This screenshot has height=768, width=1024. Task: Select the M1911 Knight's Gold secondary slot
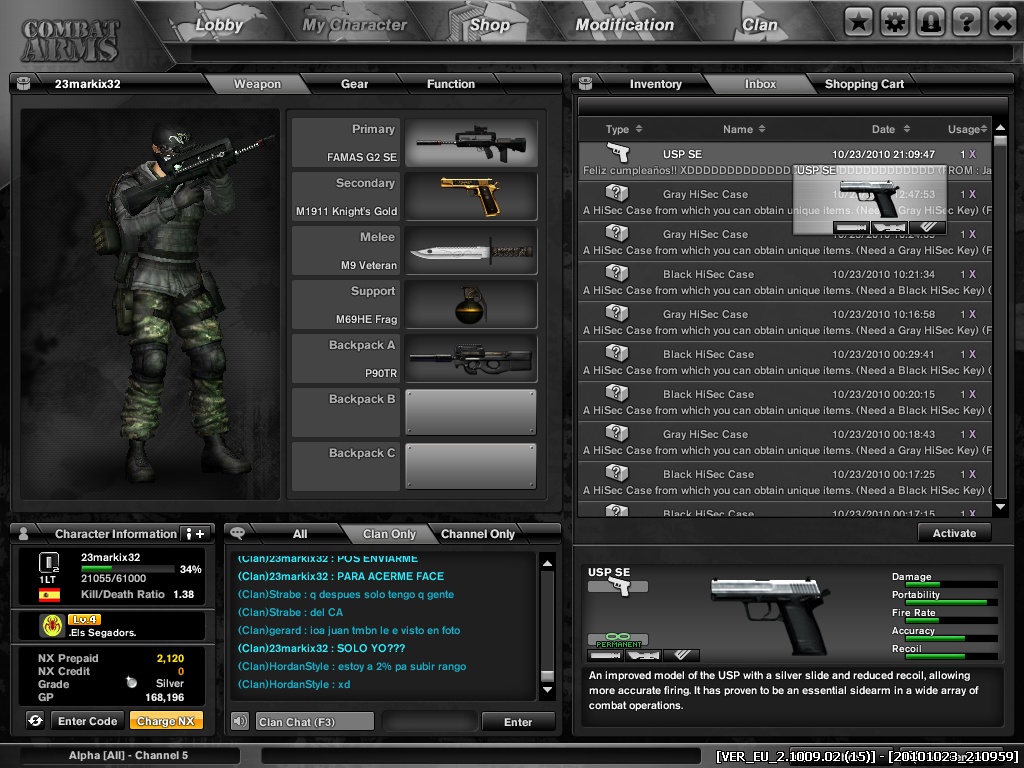pos(471,197)
